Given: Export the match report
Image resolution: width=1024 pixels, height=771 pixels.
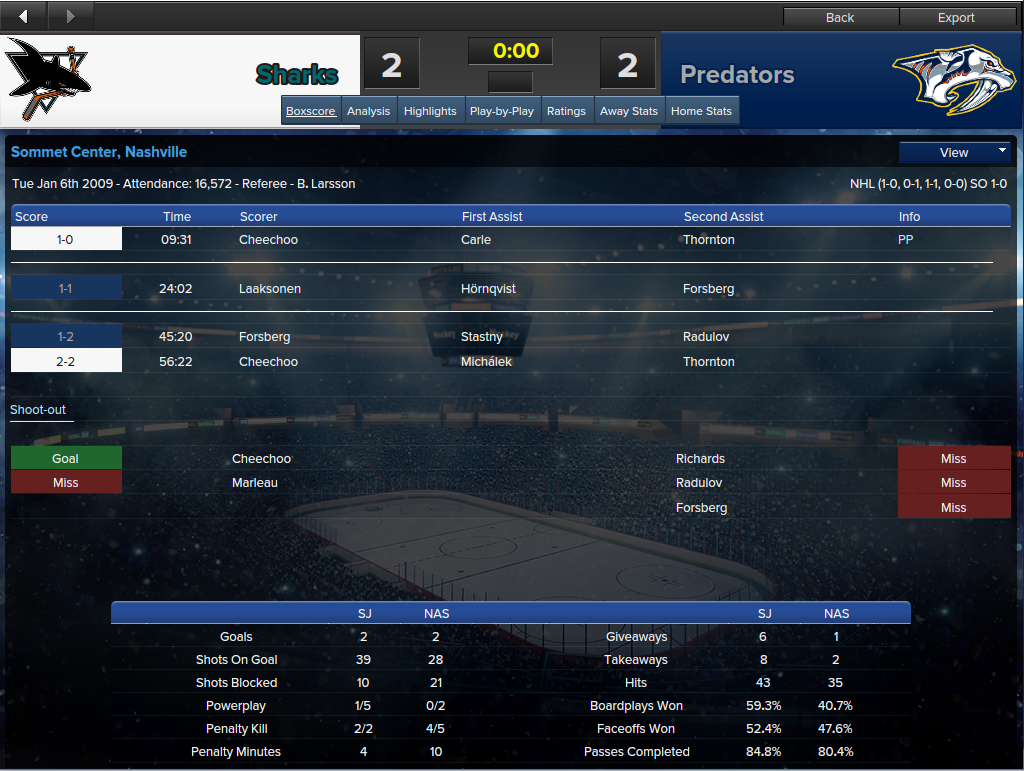Looking at the screenshot, I should (956, 17).
